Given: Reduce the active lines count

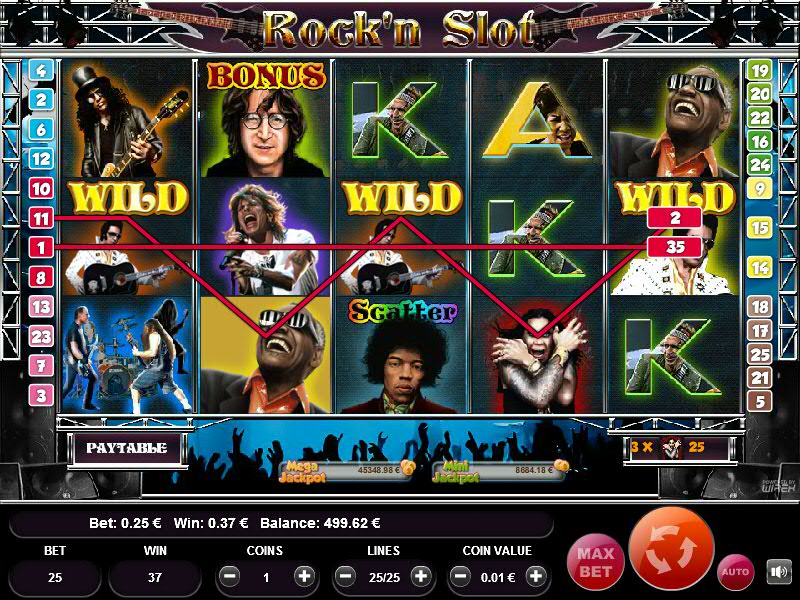Looking at the screenshot, I should pyautogui.click(x=345, y=577).
